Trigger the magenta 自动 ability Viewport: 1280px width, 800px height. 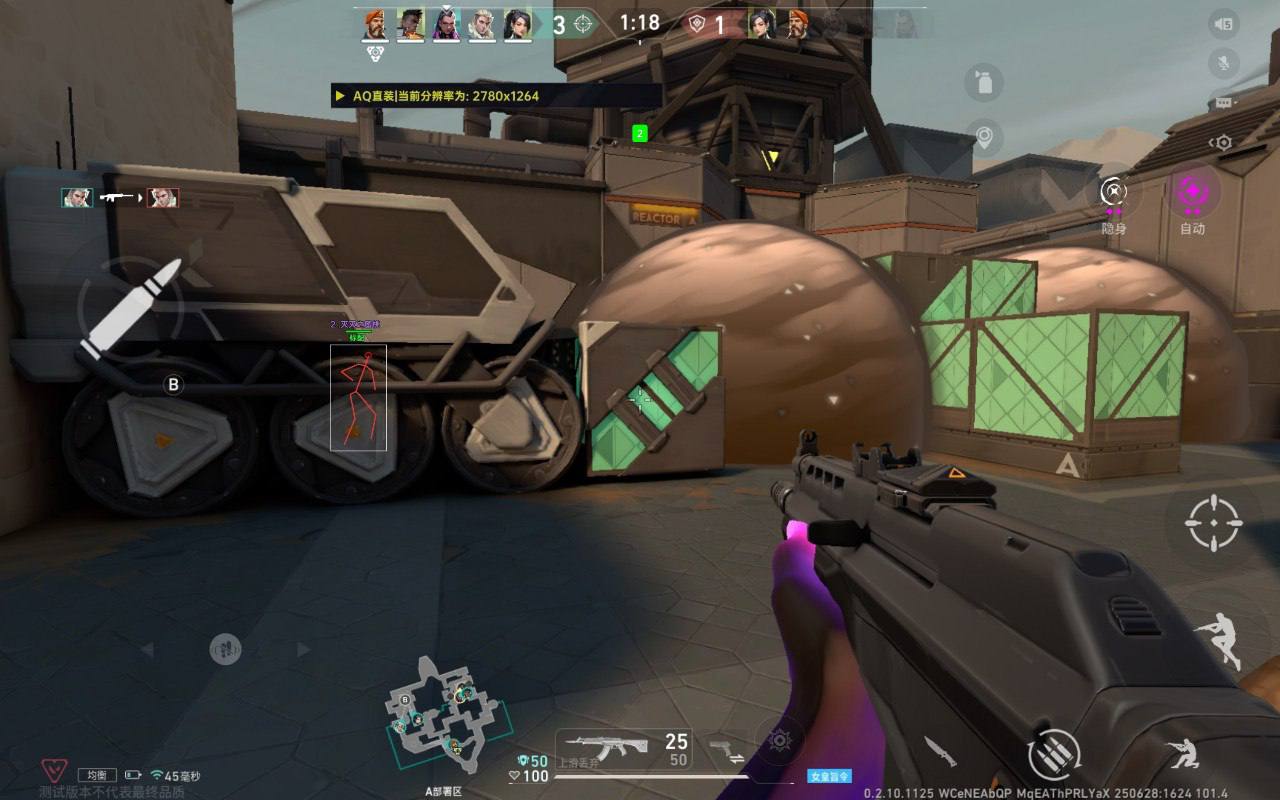click(1192, 192)
